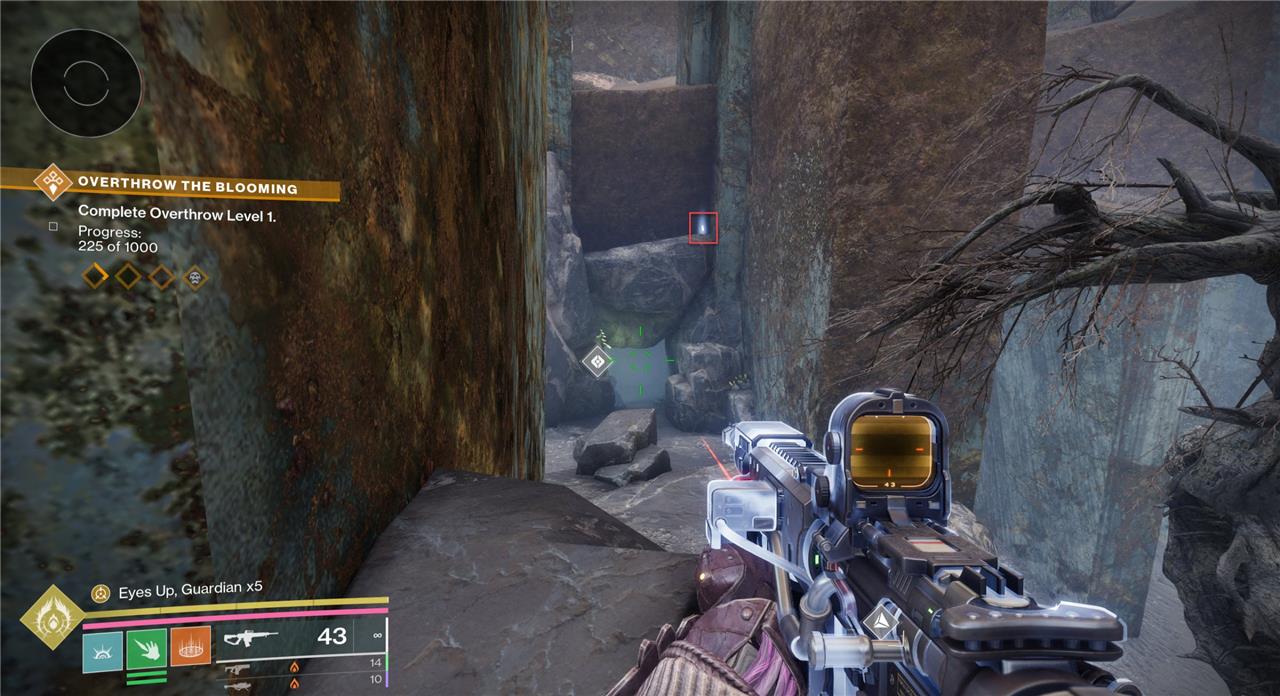The image size is (1280, 696).
Task: Click the circular radar in the corner
Action: pos(85,83)
